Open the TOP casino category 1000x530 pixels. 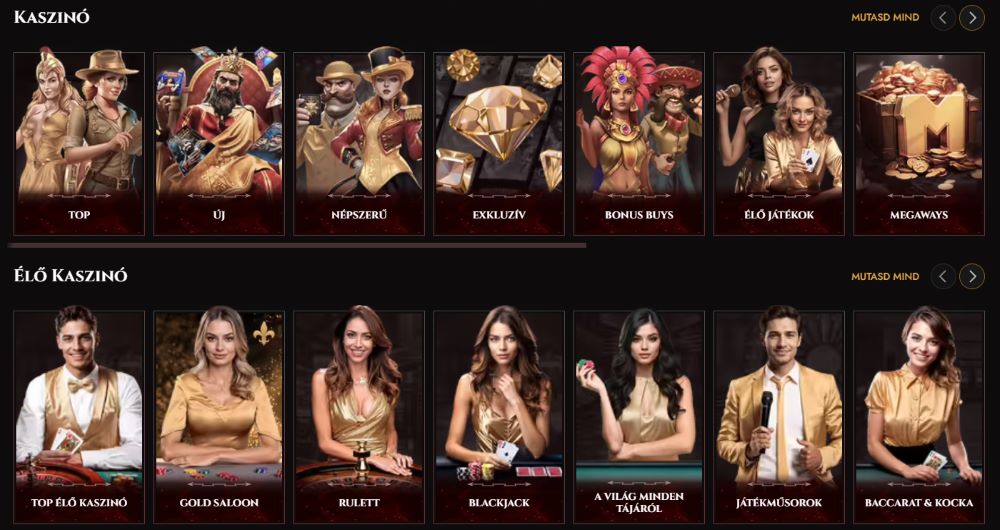(79, 144)
